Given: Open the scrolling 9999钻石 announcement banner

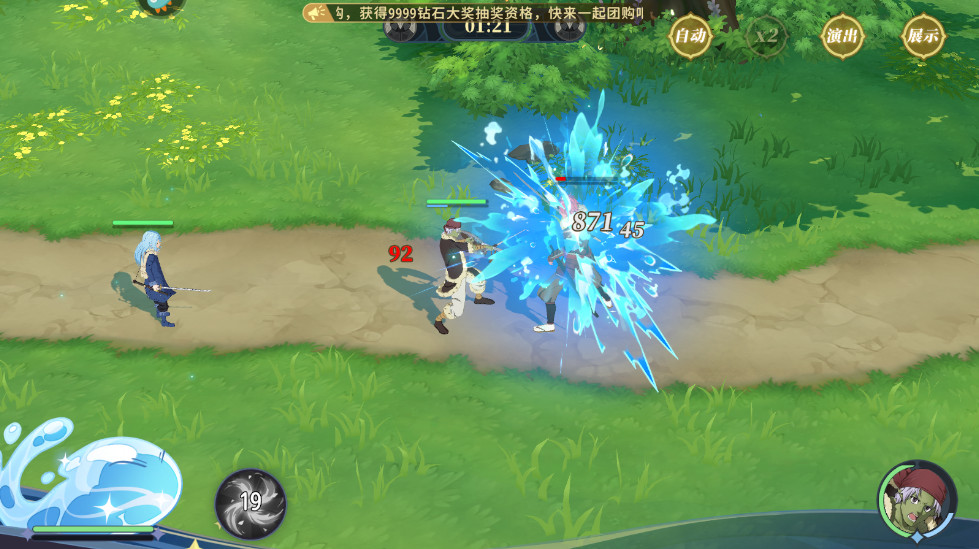Looking at the screenshot, I should click(x=480, y=12).
